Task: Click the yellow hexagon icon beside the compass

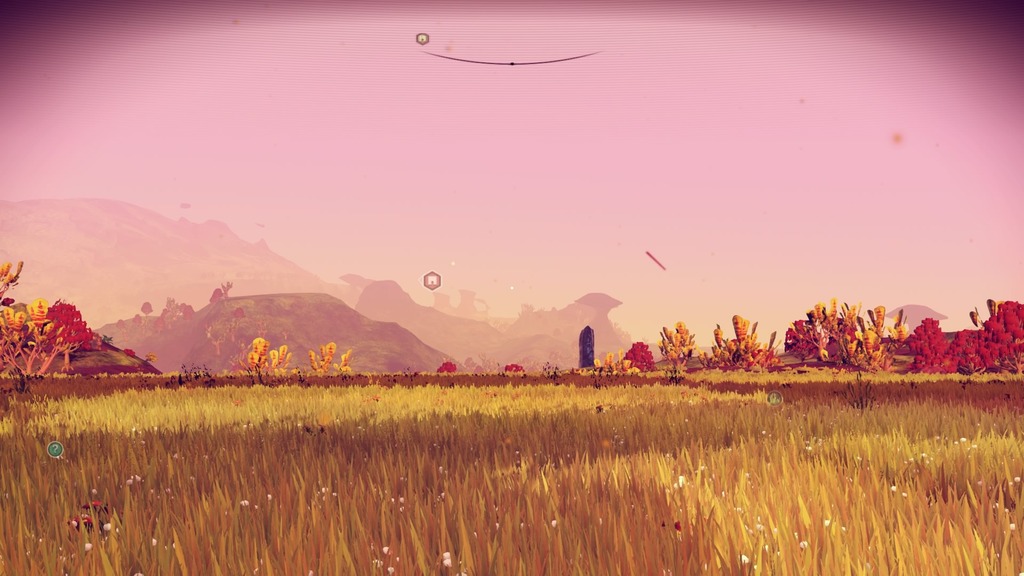Action: point(422,39)
